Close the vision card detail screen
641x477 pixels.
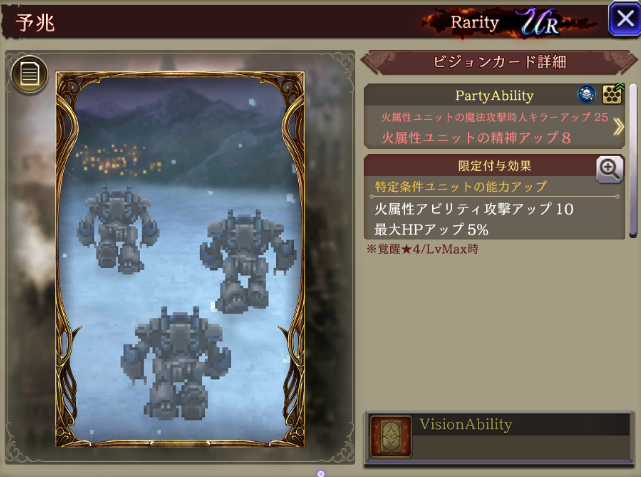(x=622, y=18)
